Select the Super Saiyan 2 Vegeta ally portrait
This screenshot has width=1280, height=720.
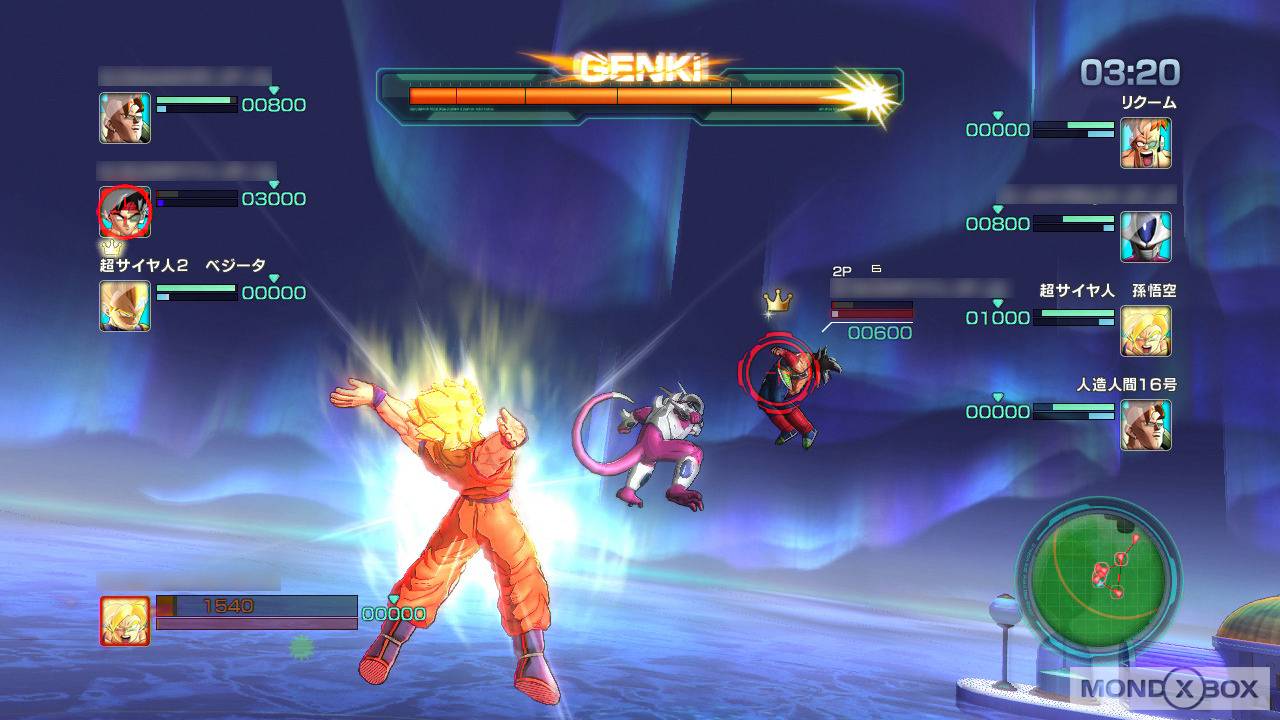click(125, 306)
